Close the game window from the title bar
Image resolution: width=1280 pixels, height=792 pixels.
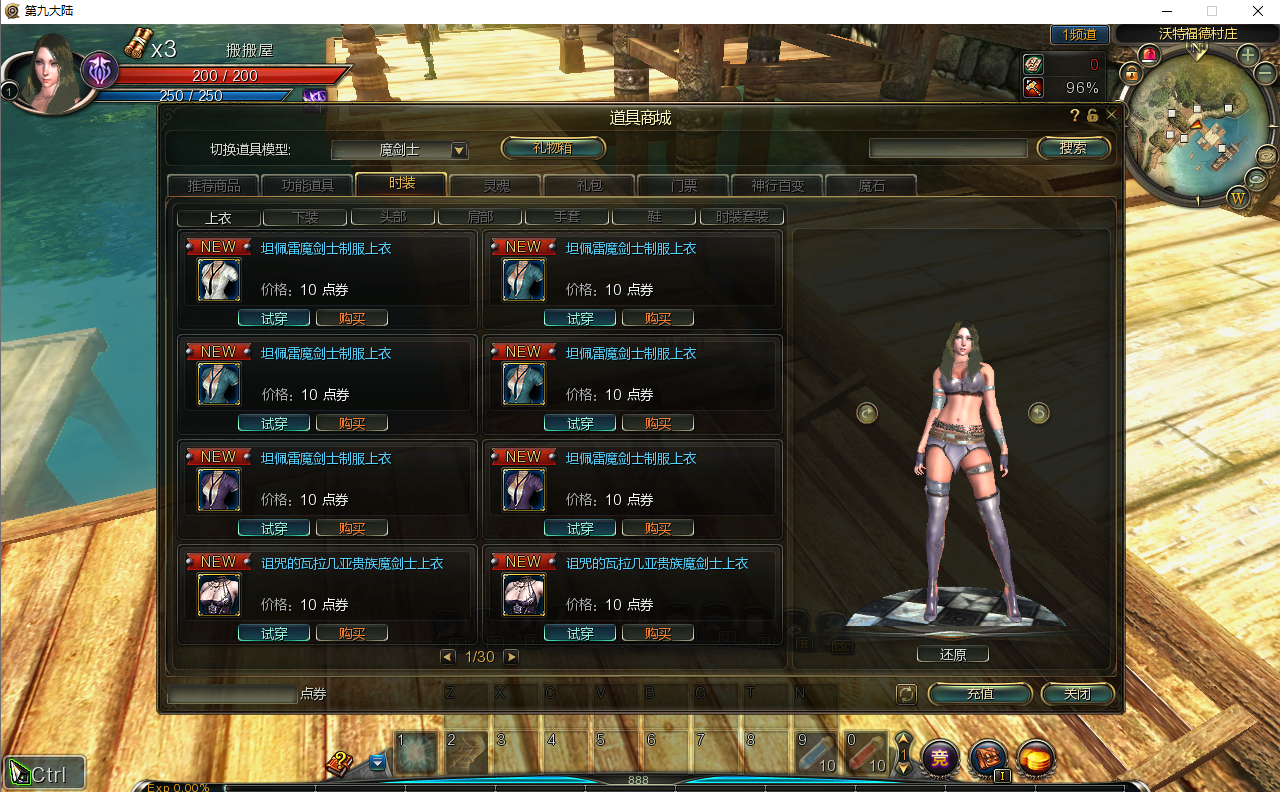pos(1257,11)
